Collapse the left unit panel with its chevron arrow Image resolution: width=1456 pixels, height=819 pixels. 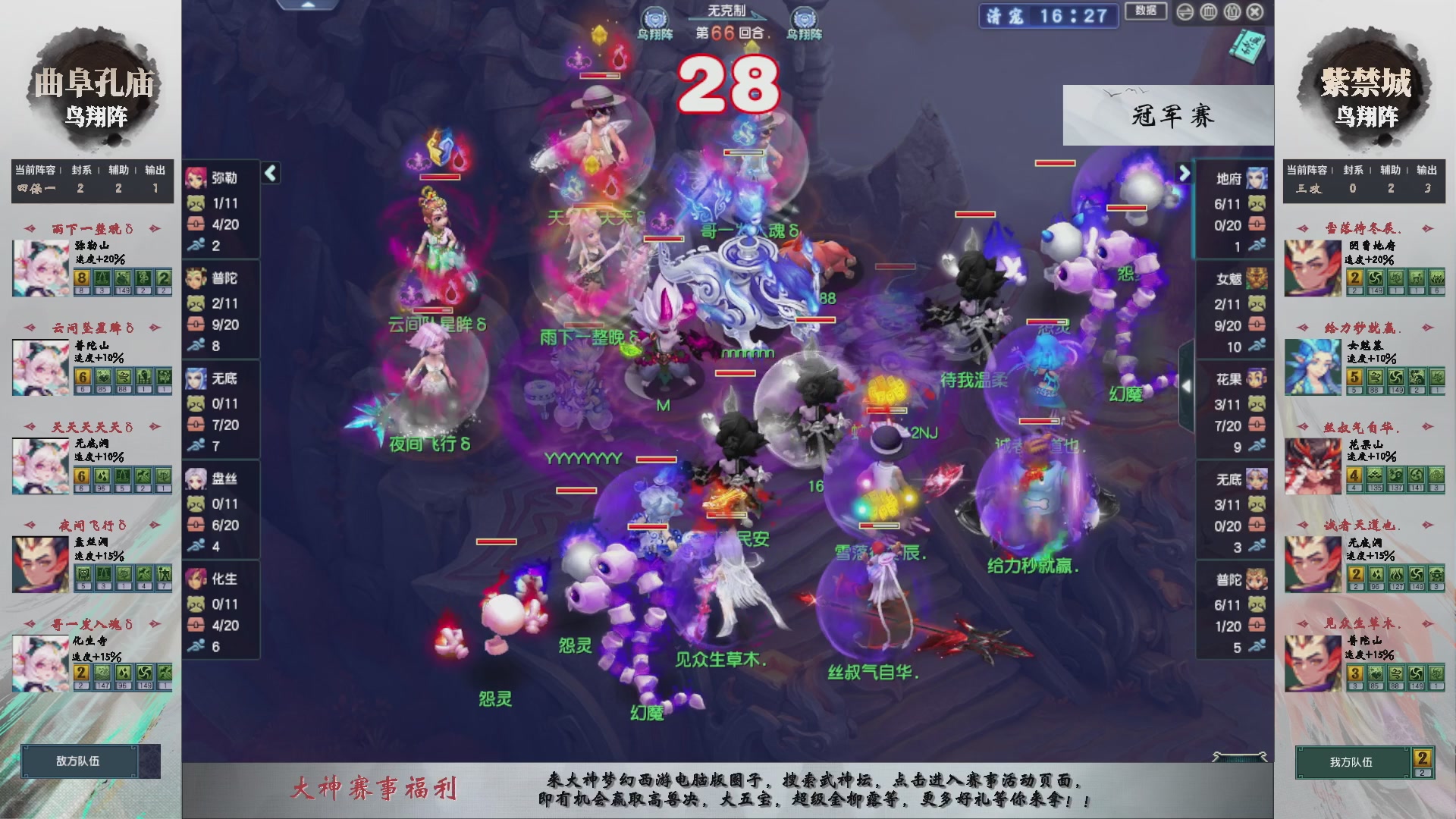[271, 173]
